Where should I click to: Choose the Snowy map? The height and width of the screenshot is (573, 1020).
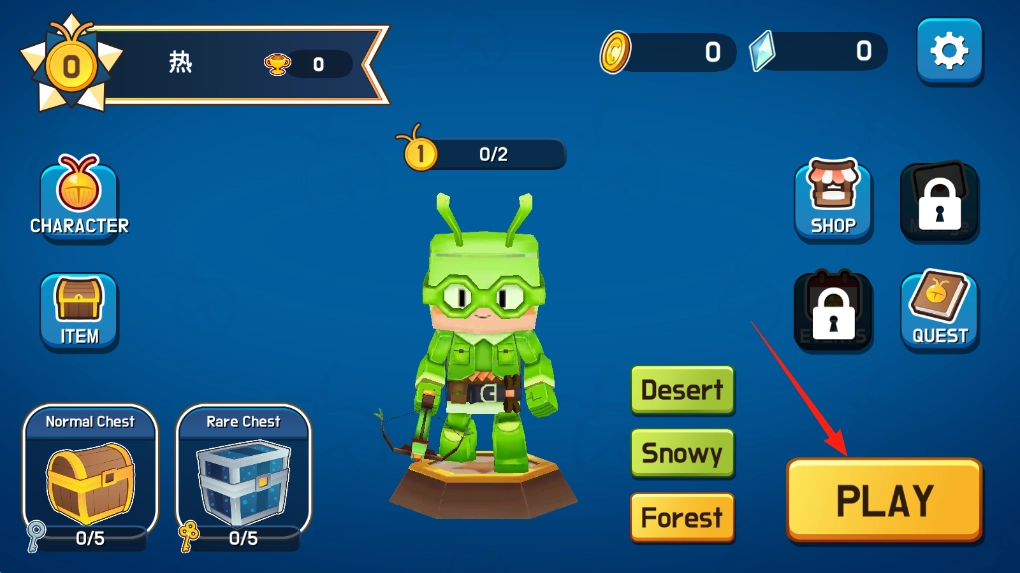(682, 453)
